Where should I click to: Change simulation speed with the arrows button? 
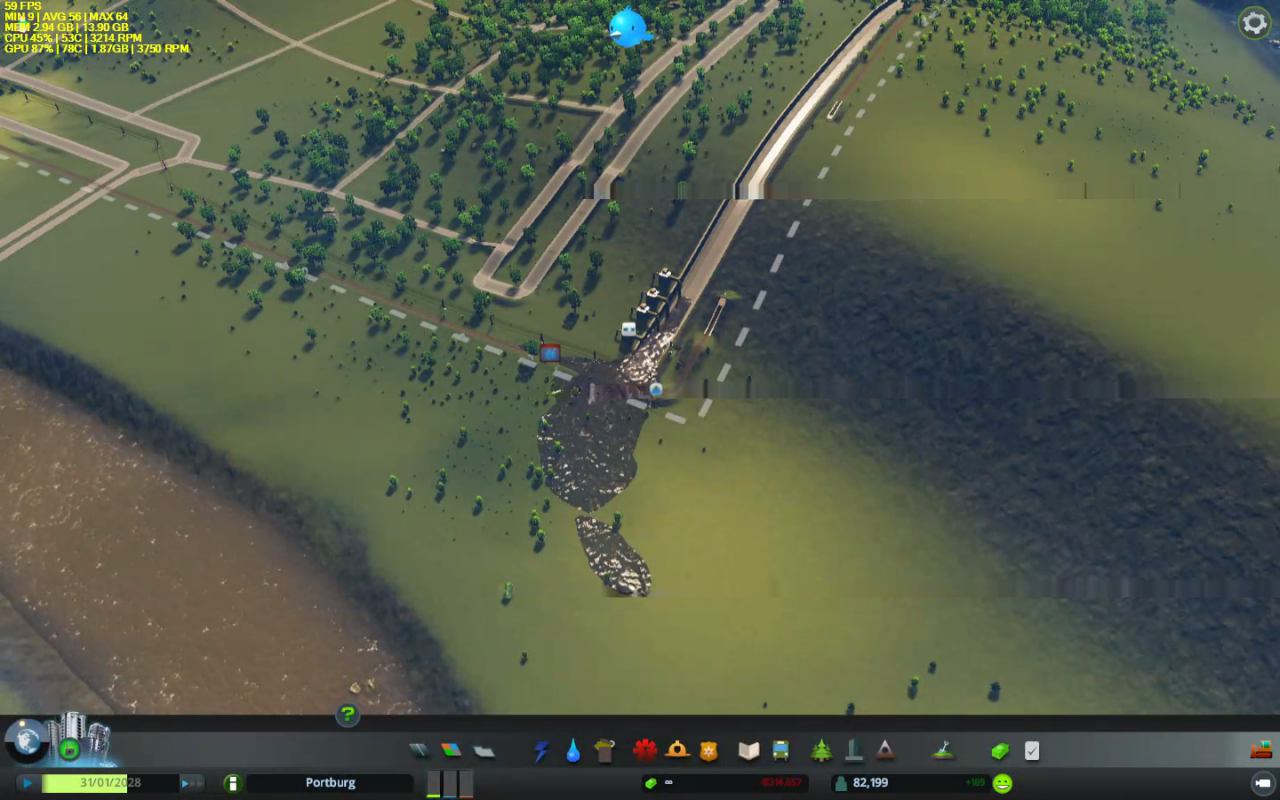pos(190,783)
